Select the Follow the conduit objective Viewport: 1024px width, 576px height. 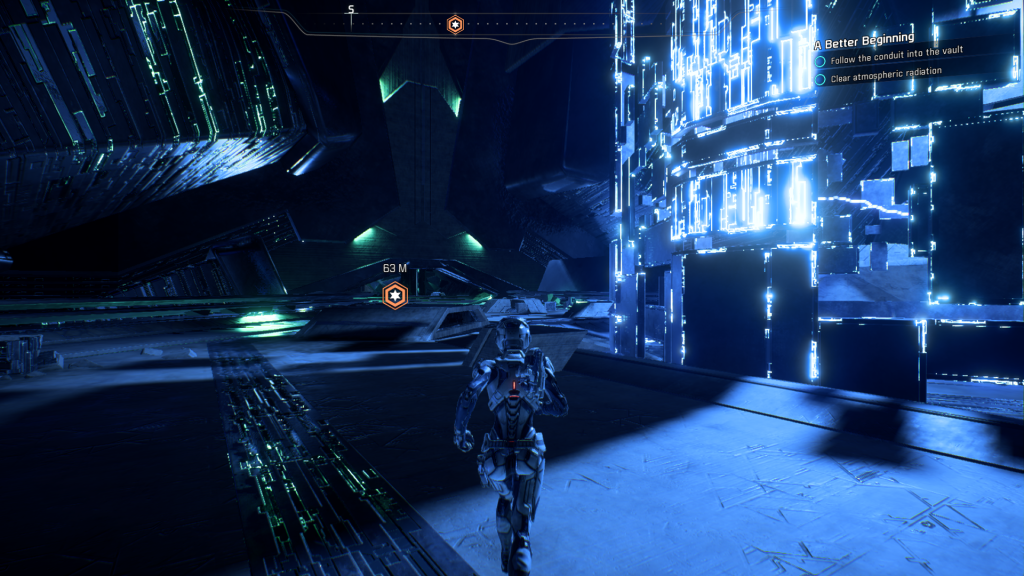pyautogui.click(x=902, y=60)
